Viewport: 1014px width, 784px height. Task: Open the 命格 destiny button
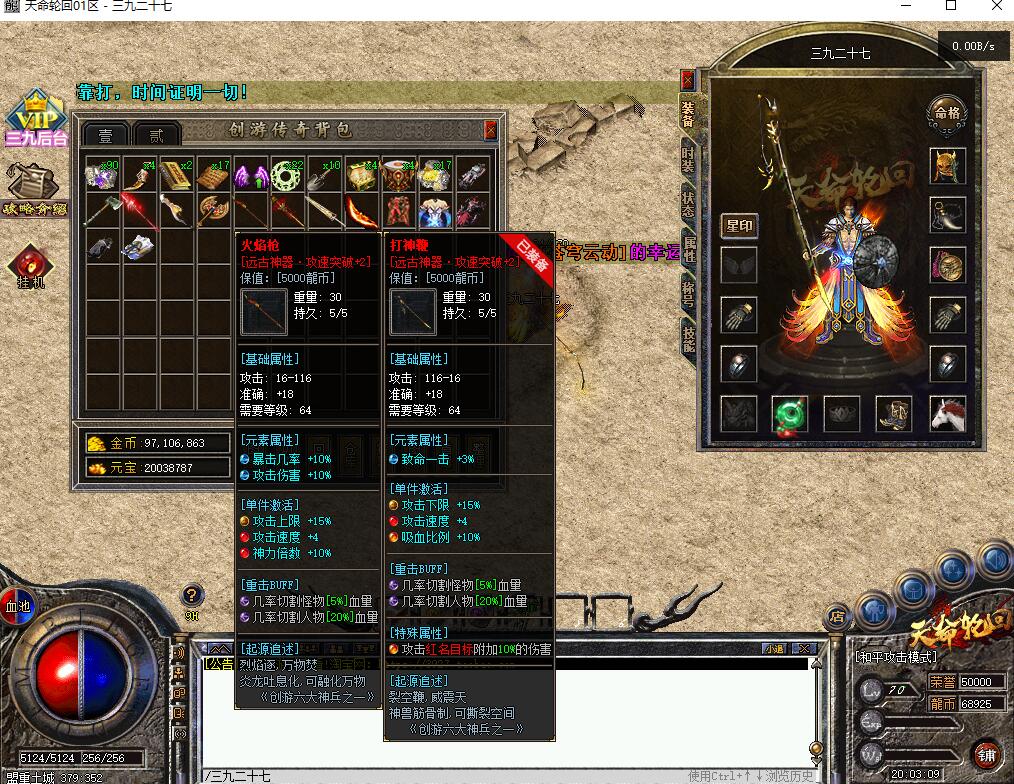pyautogui.click(x=946, y=112)
